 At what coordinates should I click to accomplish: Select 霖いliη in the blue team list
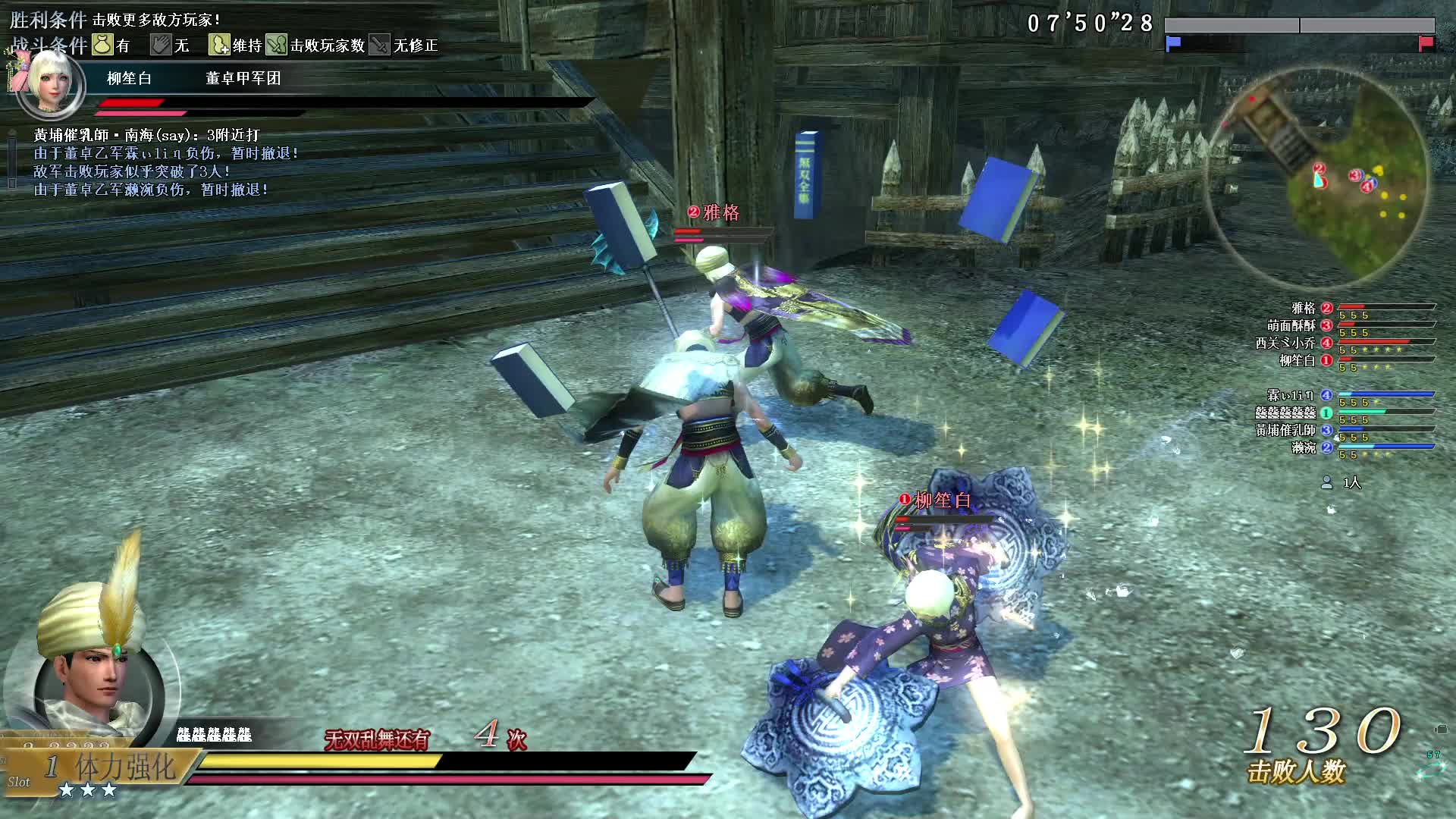(1290, 395)
